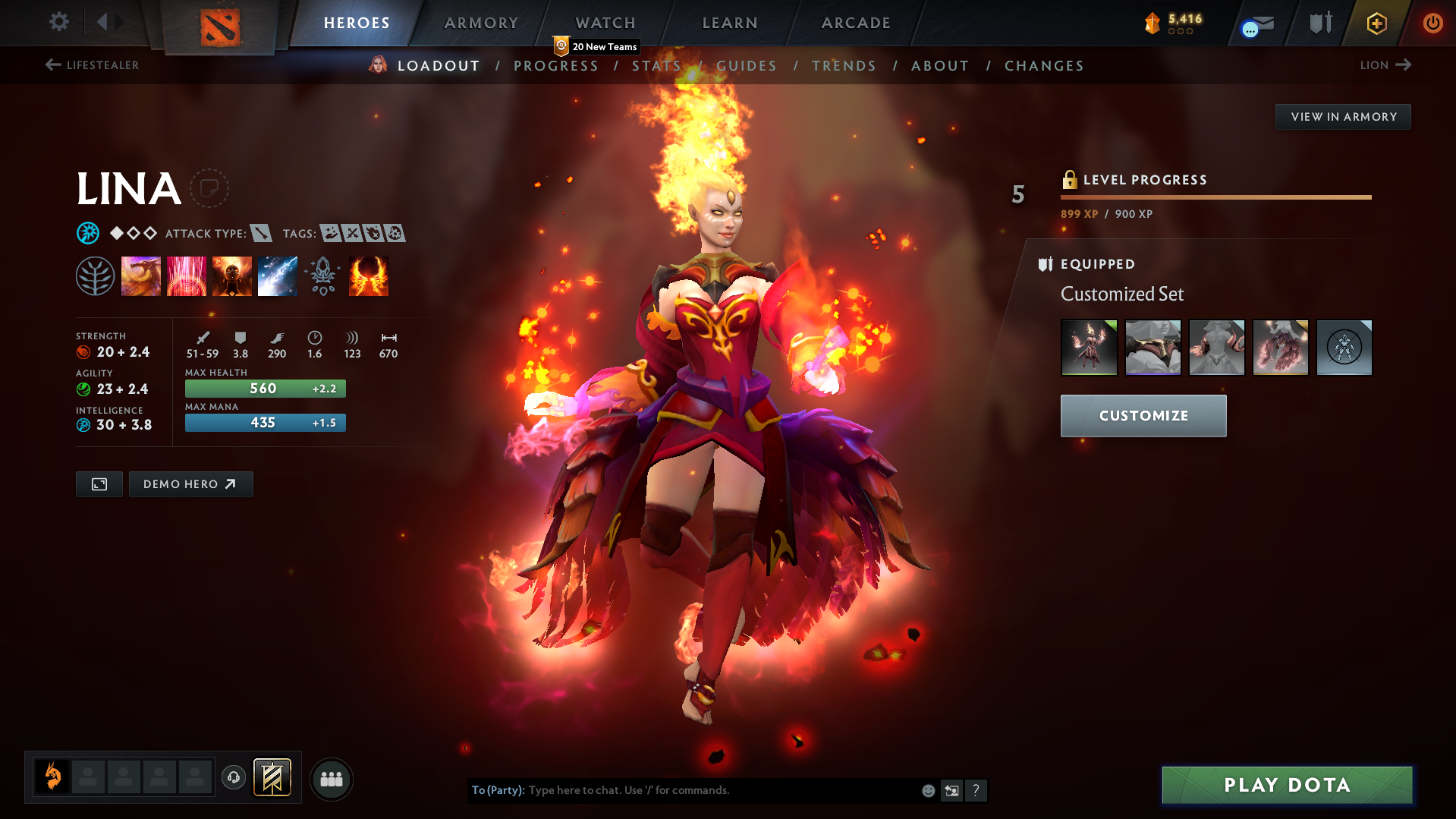
Task: Switch to the next hero Lion
Action: pyautogui.click(x=1385, y=65)
